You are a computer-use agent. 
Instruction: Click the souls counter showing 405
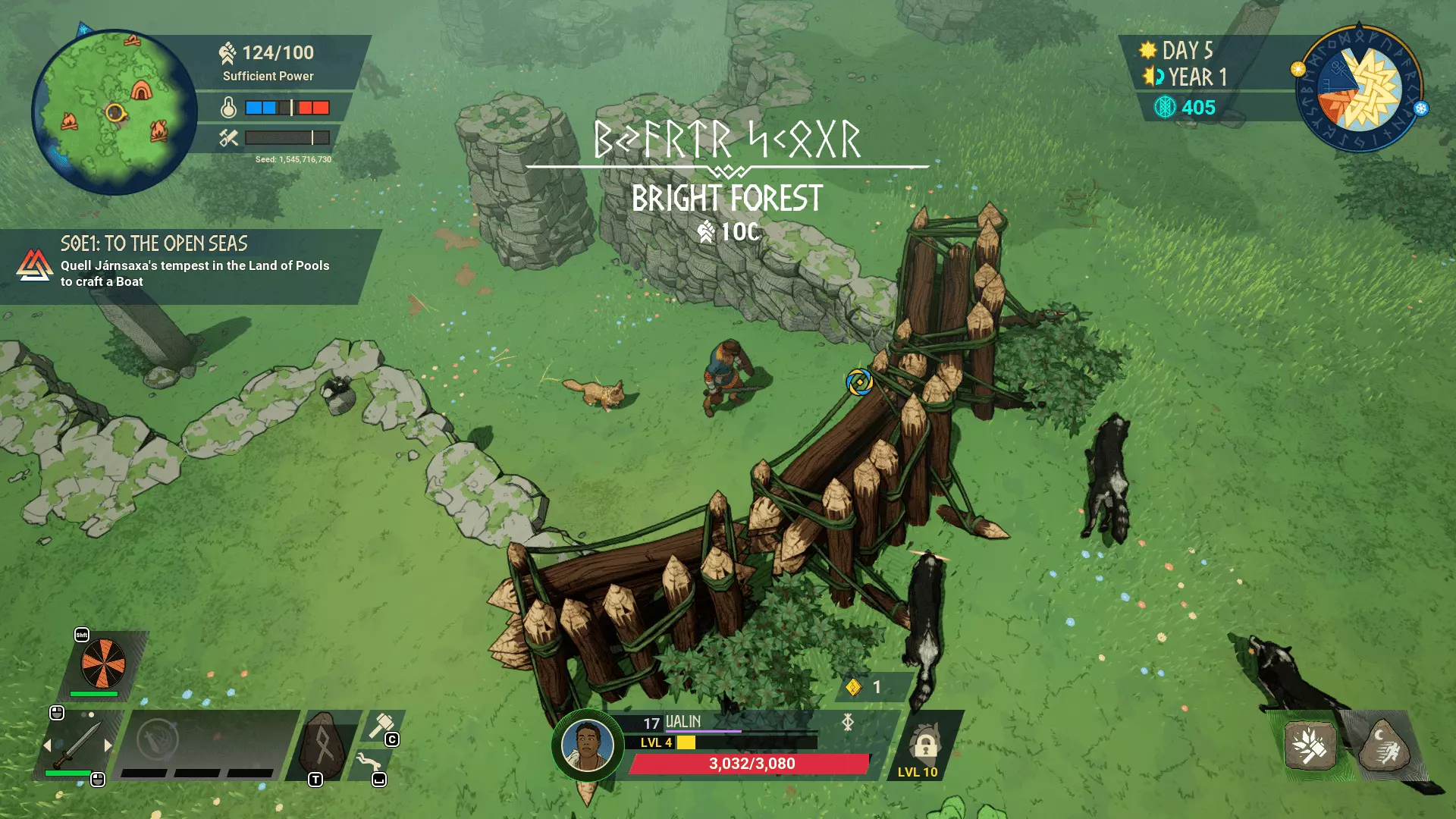coord(1185,108)
